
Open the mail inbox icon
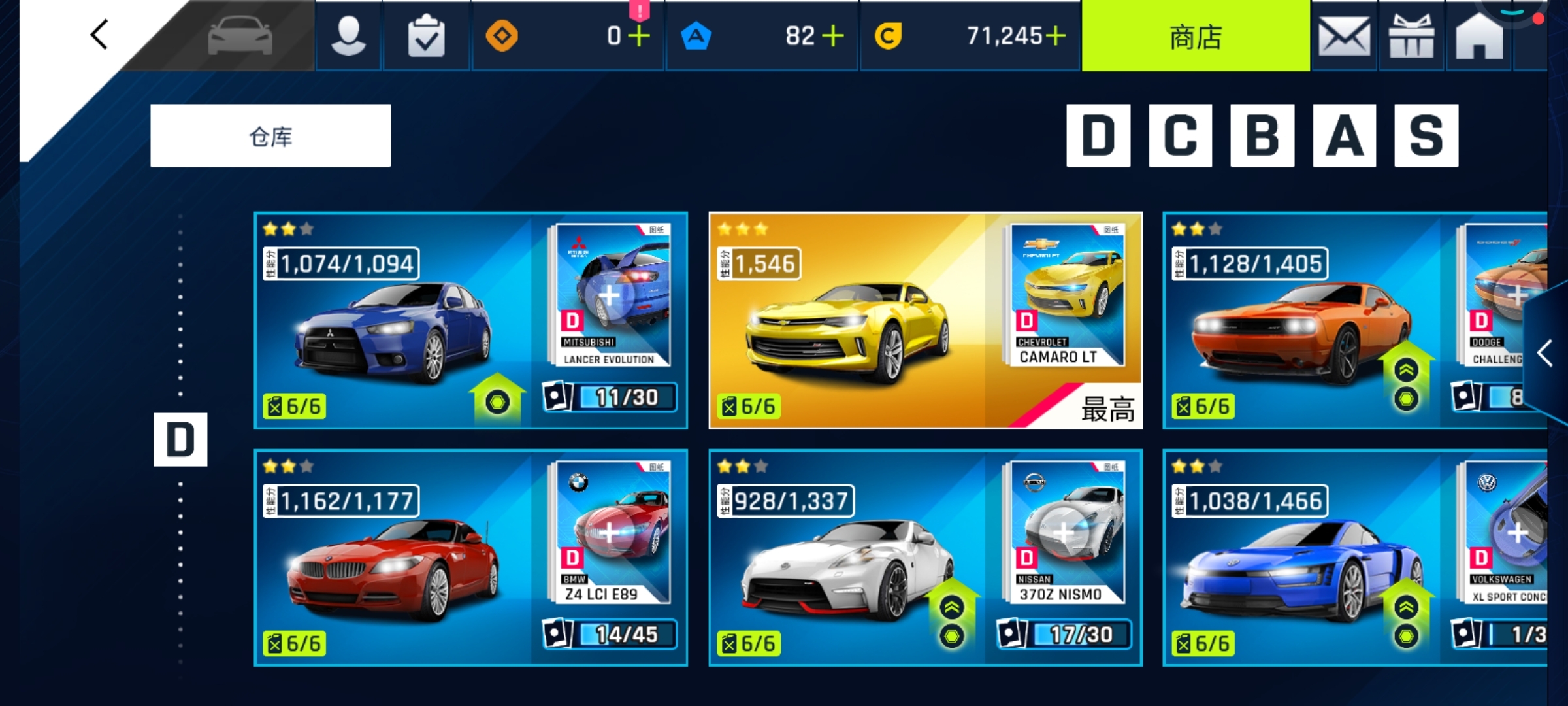tap(1344, 36)
